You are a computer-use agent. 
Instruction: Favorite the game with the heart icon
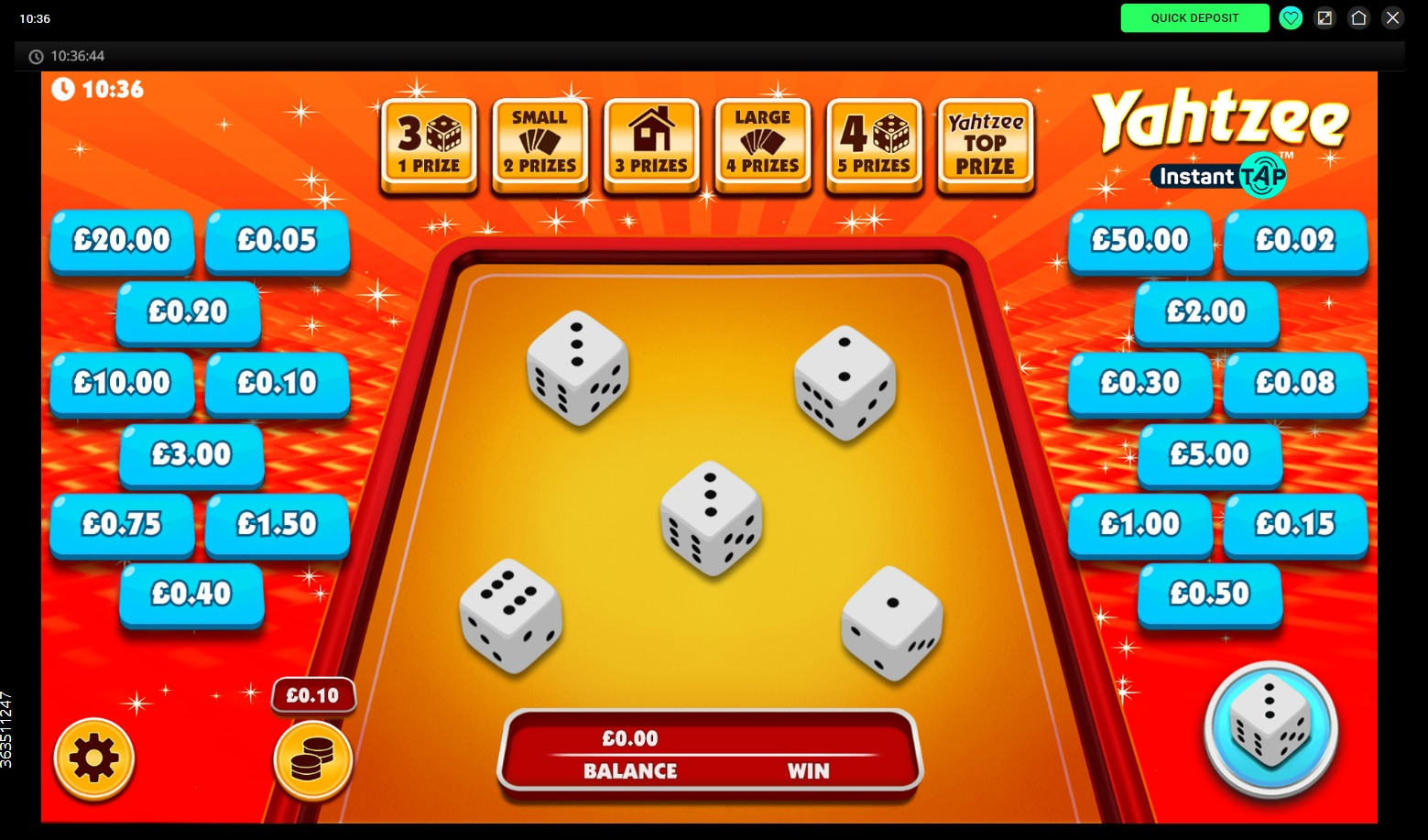click(x=1291, y=17)
